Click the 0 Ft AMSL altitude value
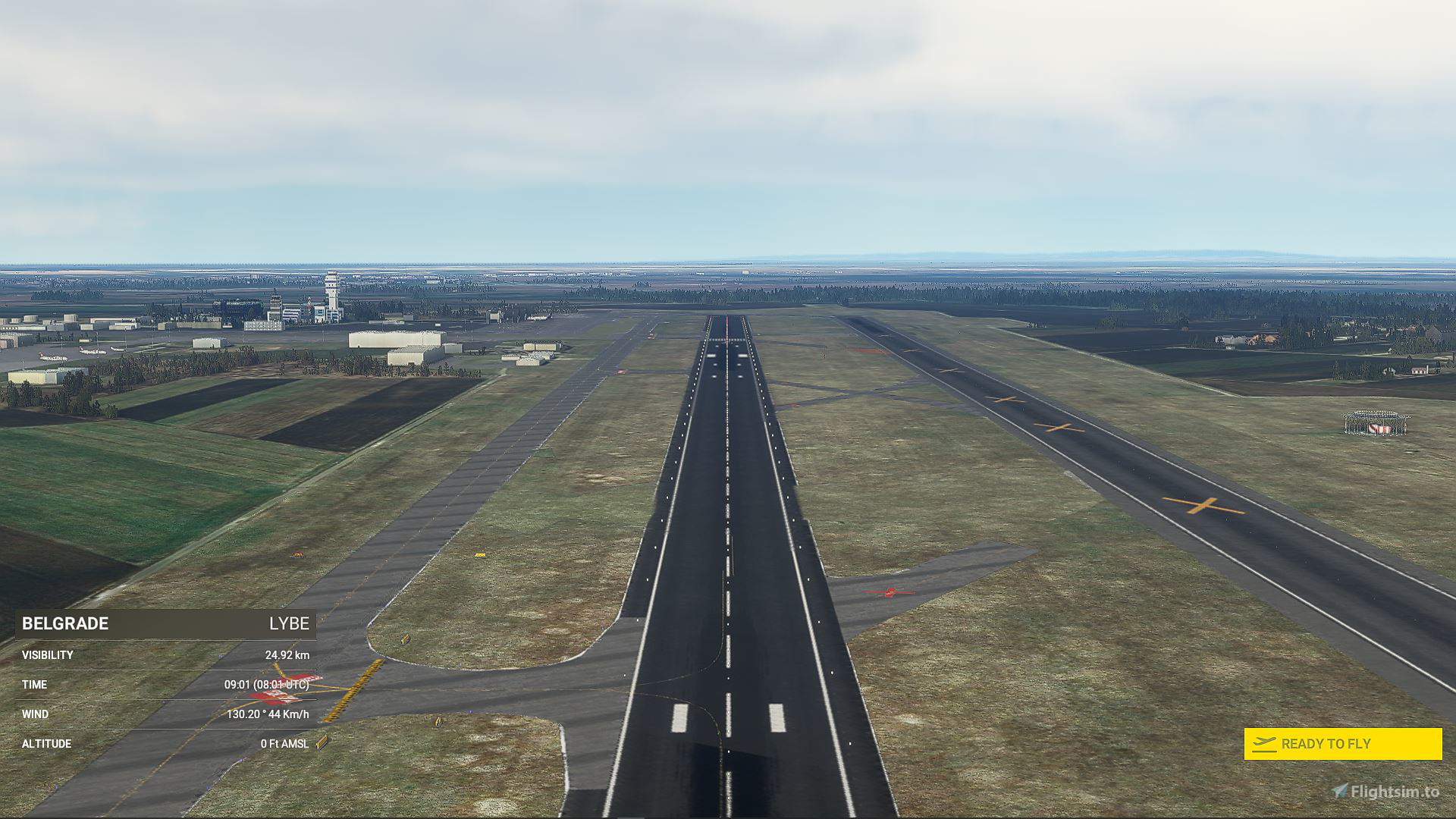 point(284,744)
